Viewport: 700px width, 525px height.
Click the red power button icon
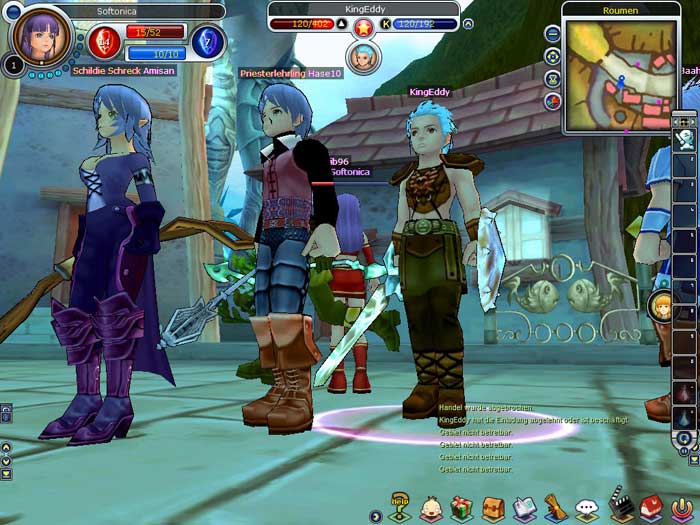682,508
